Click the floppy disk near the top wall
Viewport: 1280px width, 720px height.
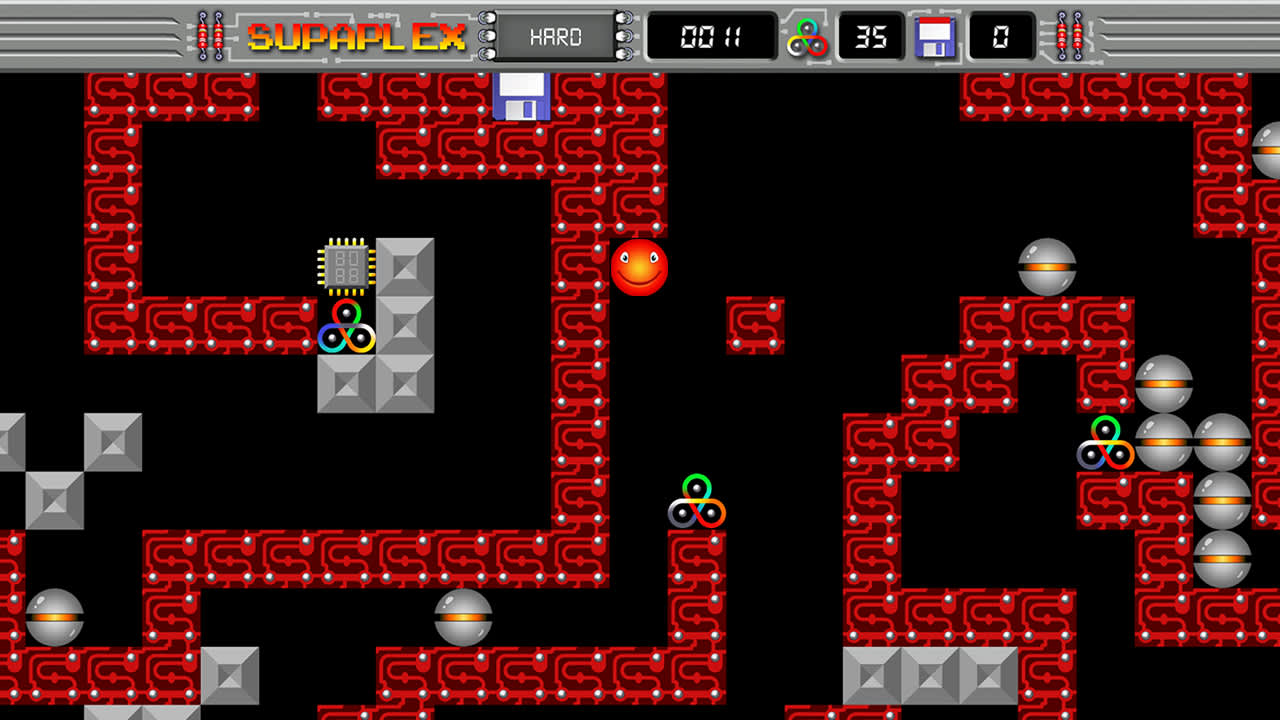pyautogui.click(x=520, y=96)
